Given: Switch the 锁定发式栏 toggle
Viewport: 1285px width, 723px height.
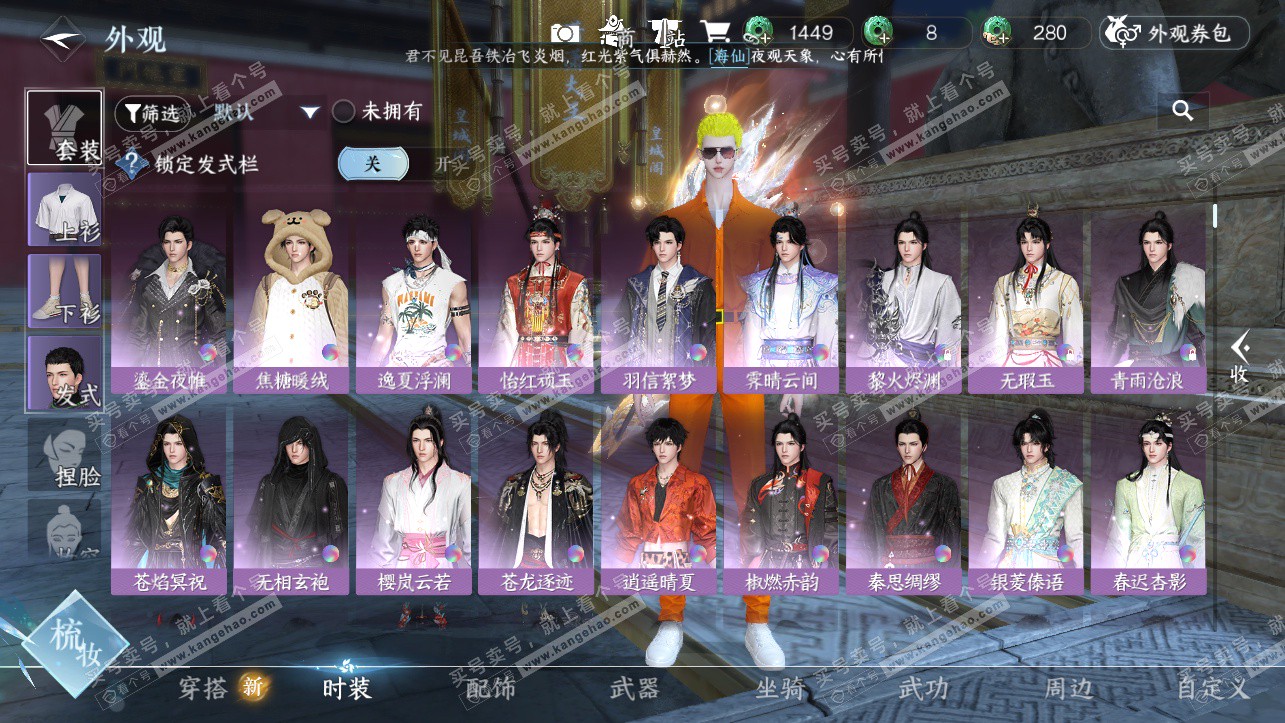Looking at the screenshot, I should tap(373, 163).
